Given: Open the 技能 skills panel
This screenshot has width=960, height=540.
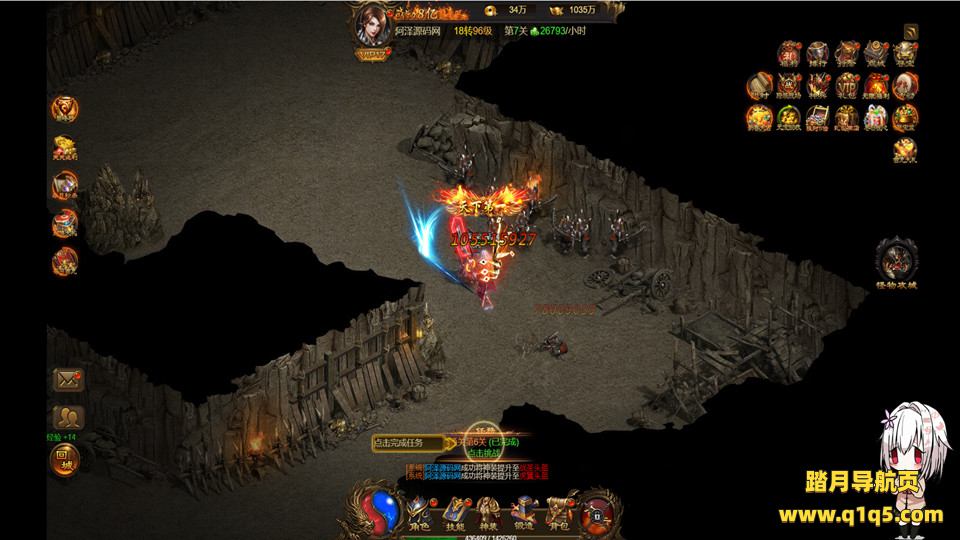Looking at the screenshot, I should point(455,510).
